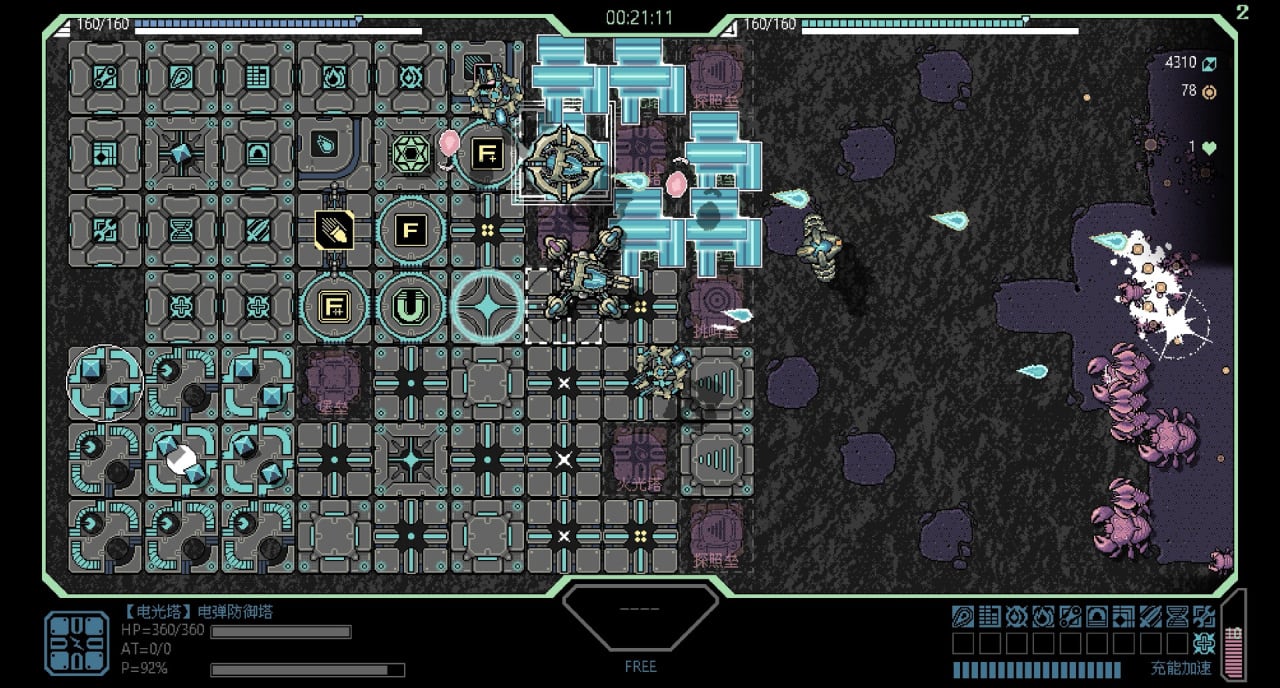Select the grid icon in the module bar

(990, 616)
